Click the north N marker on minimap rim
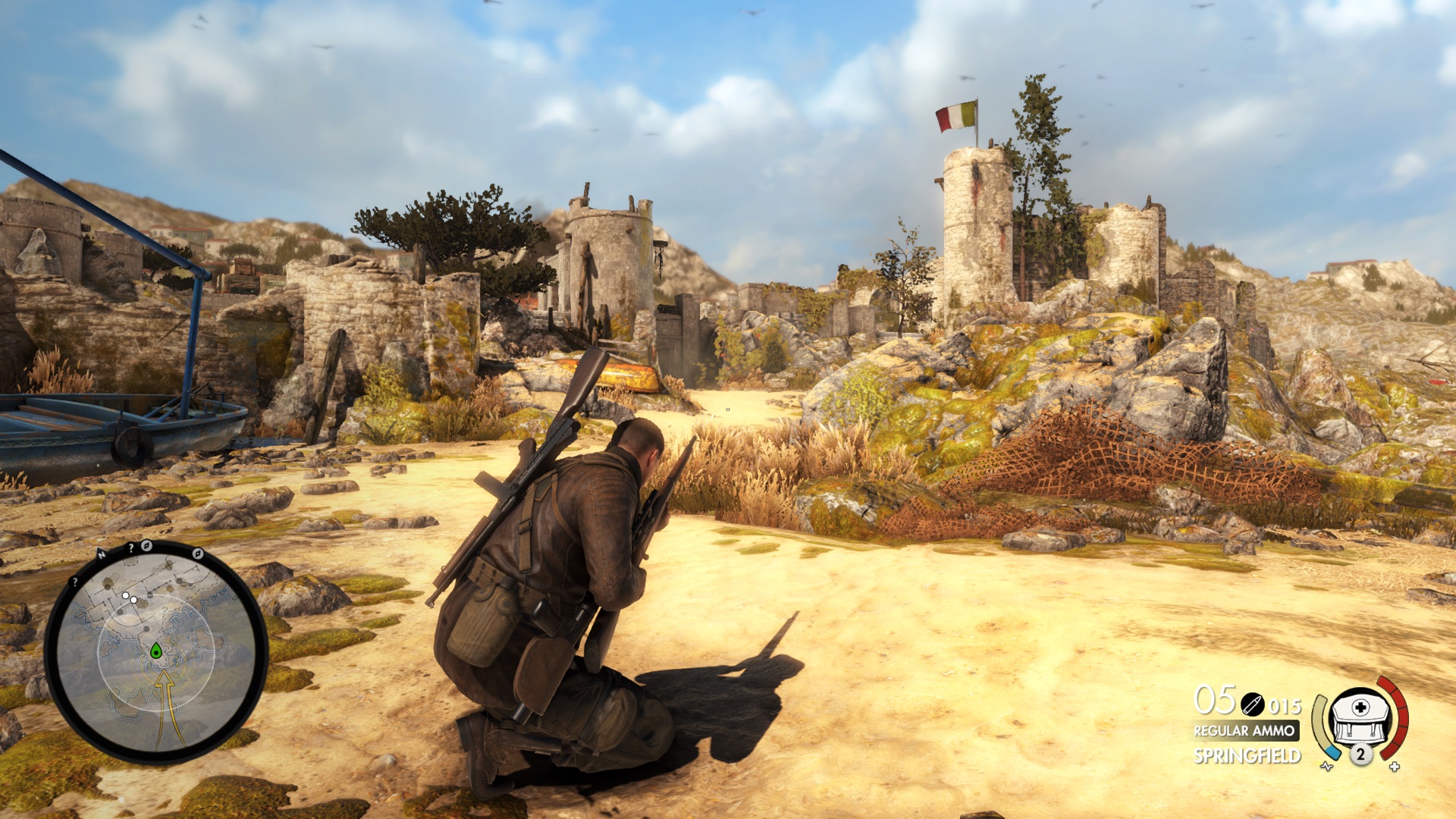Viewport: 1456px width, 819px height. pyautogui.click(x=102, y=554)
